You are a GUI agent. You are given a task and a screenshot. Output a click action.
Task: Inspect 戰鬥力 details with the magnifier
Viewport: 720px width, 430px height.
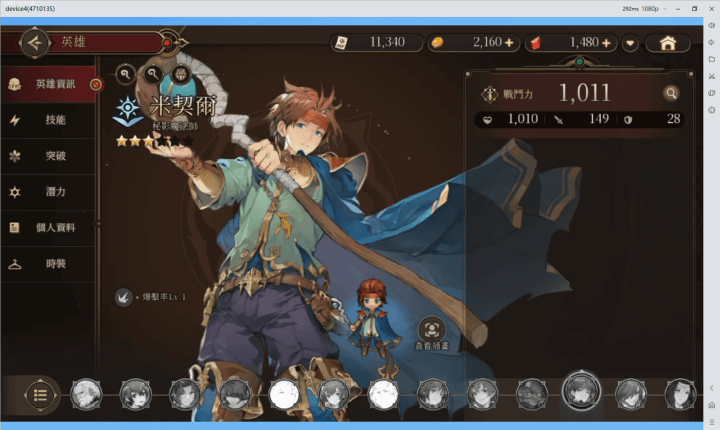[672, 93]
